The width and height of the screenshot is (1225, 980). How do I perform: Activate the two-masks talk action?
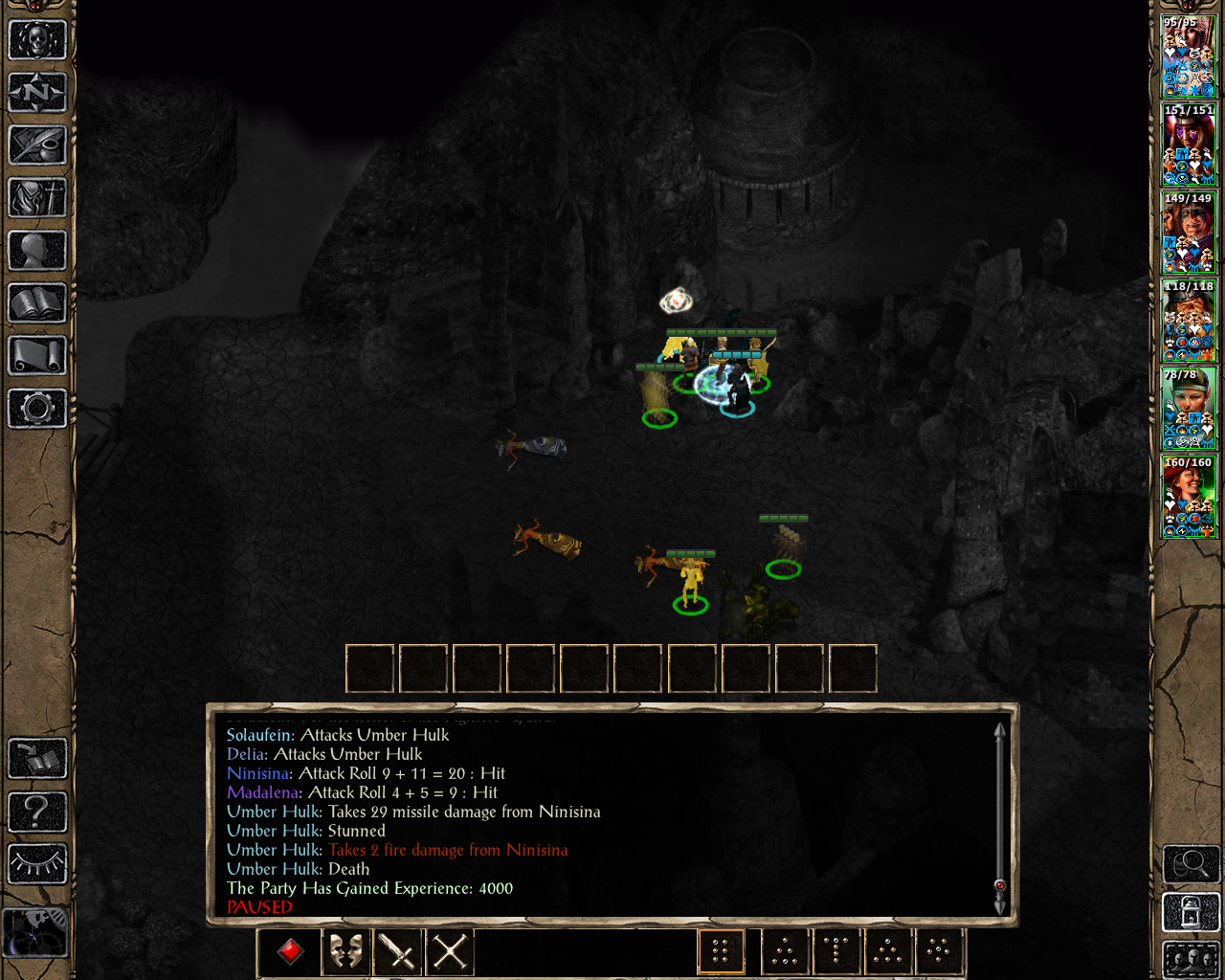coord(345,951)
